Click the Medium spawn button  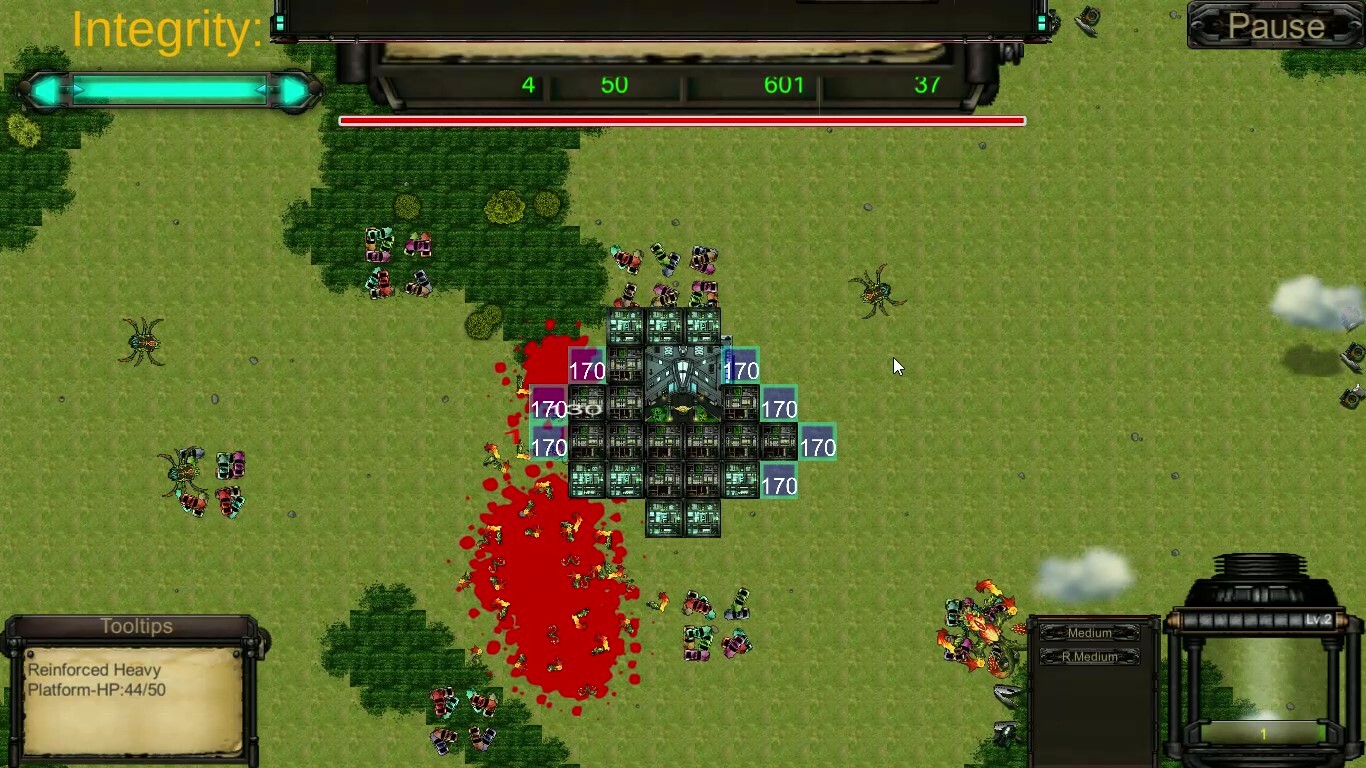1090,632
